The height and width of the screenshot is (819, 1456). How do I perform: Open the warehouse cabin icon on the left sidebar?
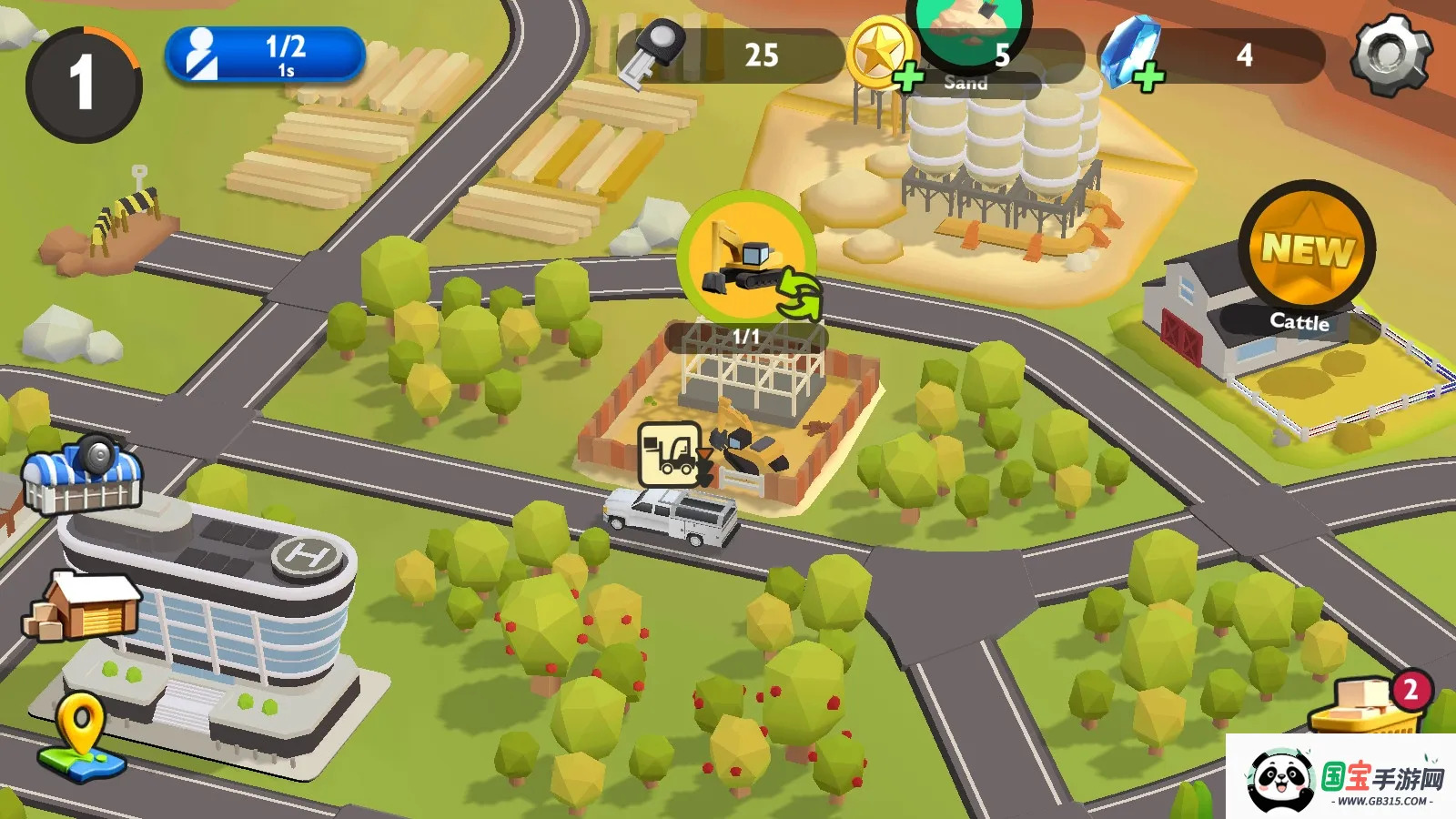tap(86, 605)
